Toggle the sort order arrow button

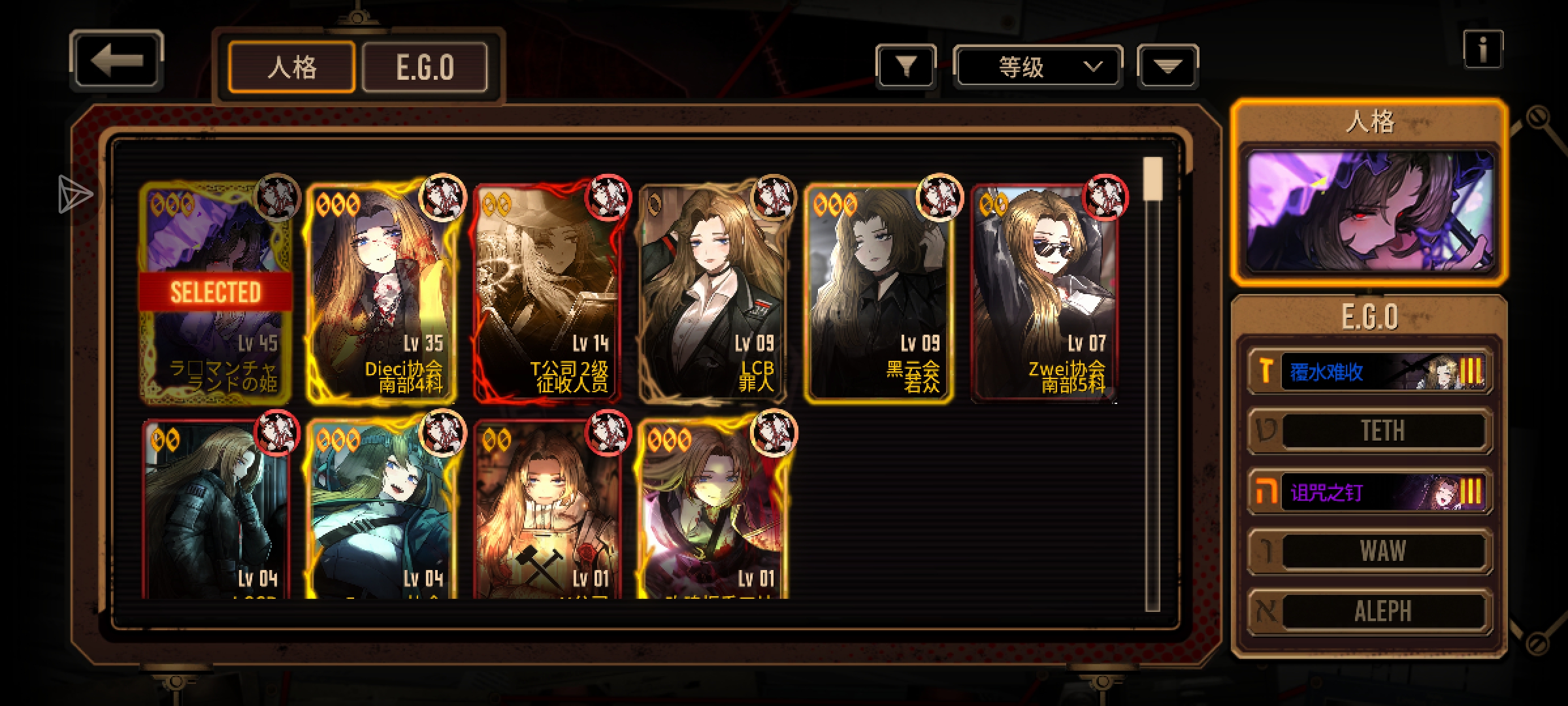[1168, 66]
